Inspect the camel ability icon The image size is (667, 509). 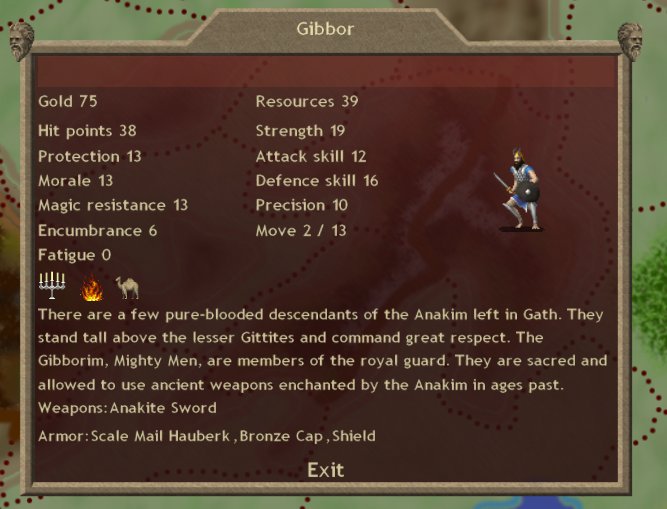pos(127,288)
